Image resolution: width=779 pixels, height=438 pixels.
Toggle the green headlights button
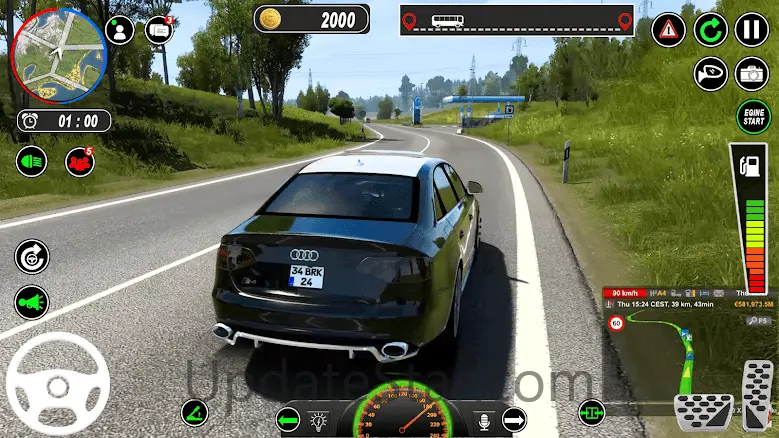[x=31, y=160]
